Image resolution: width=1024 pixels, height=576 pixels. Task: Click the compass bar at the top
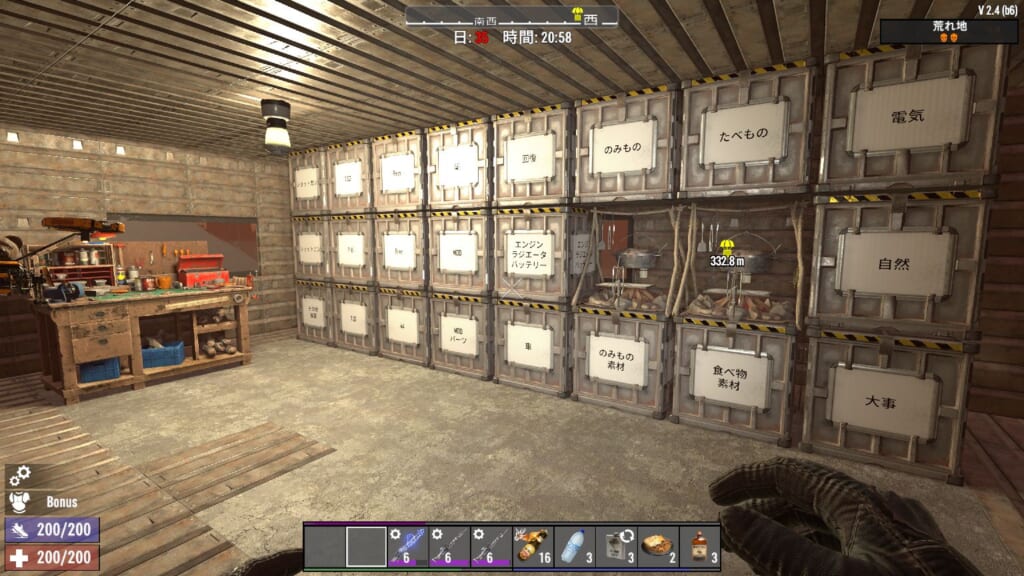[512, 17]
